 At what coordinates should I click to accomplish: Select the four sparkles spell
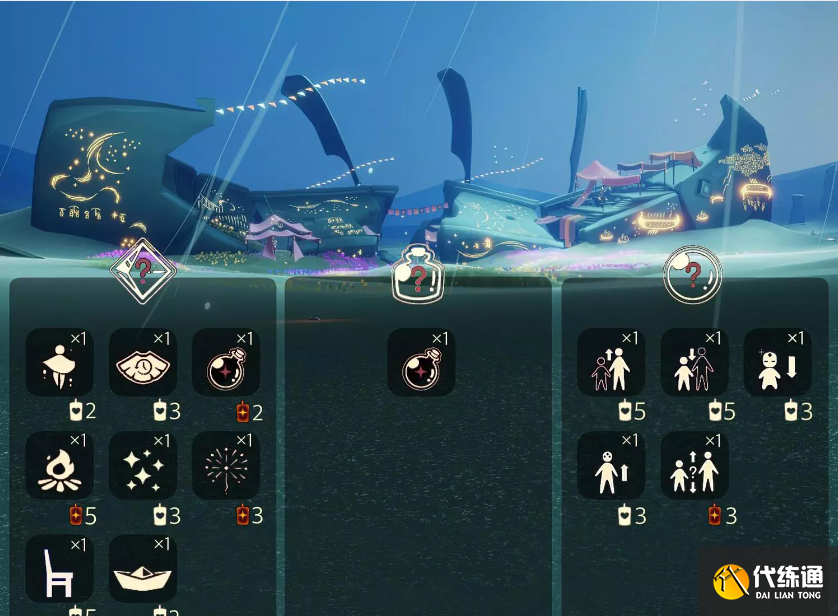(x=142, y=466)
